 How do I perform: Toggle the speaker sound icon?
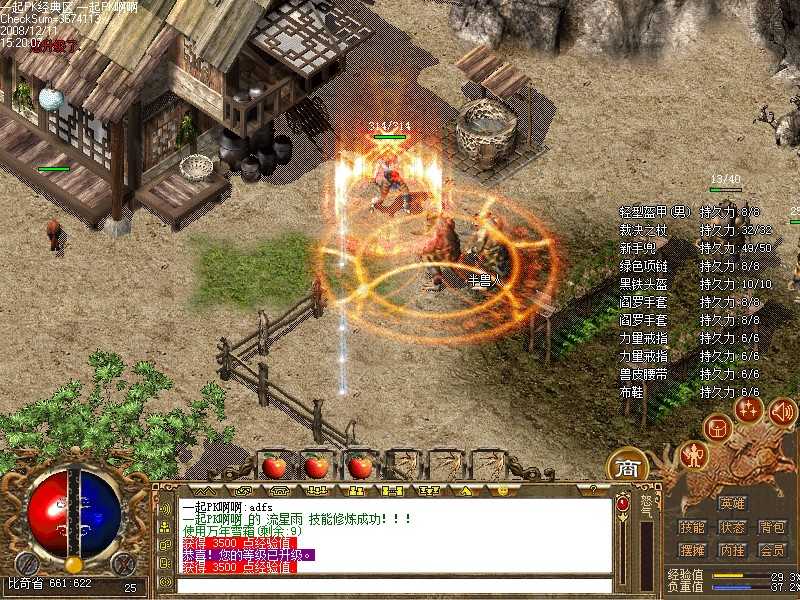[782, 410]
